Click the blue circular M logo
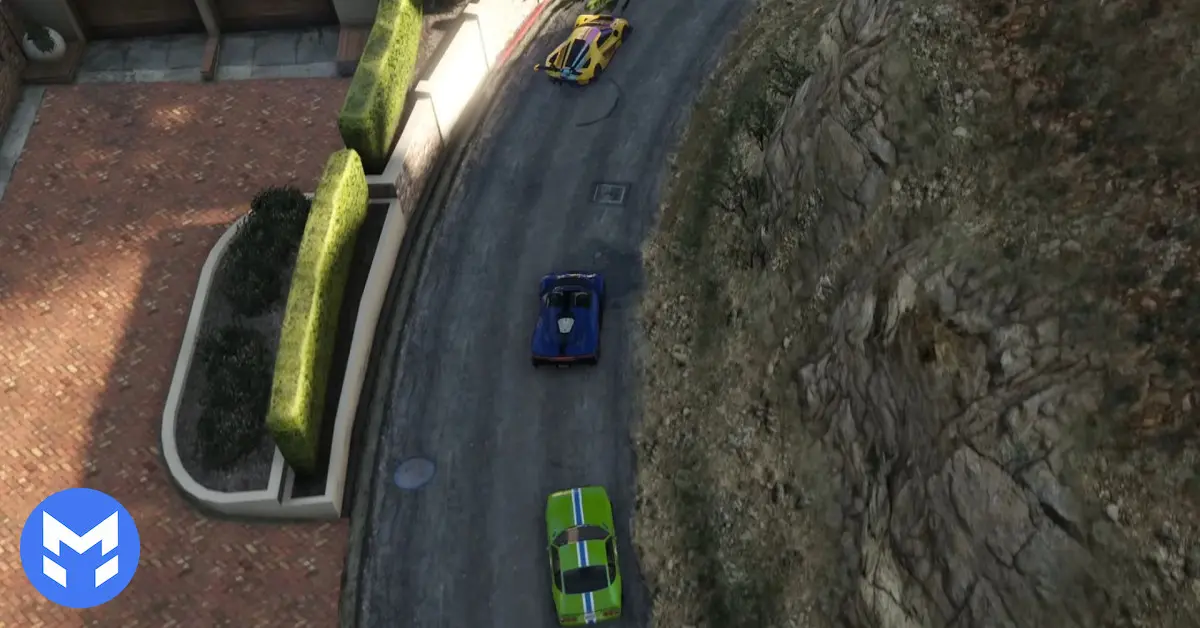This screenshot has height=628, width=1200. tap(80, 548)
